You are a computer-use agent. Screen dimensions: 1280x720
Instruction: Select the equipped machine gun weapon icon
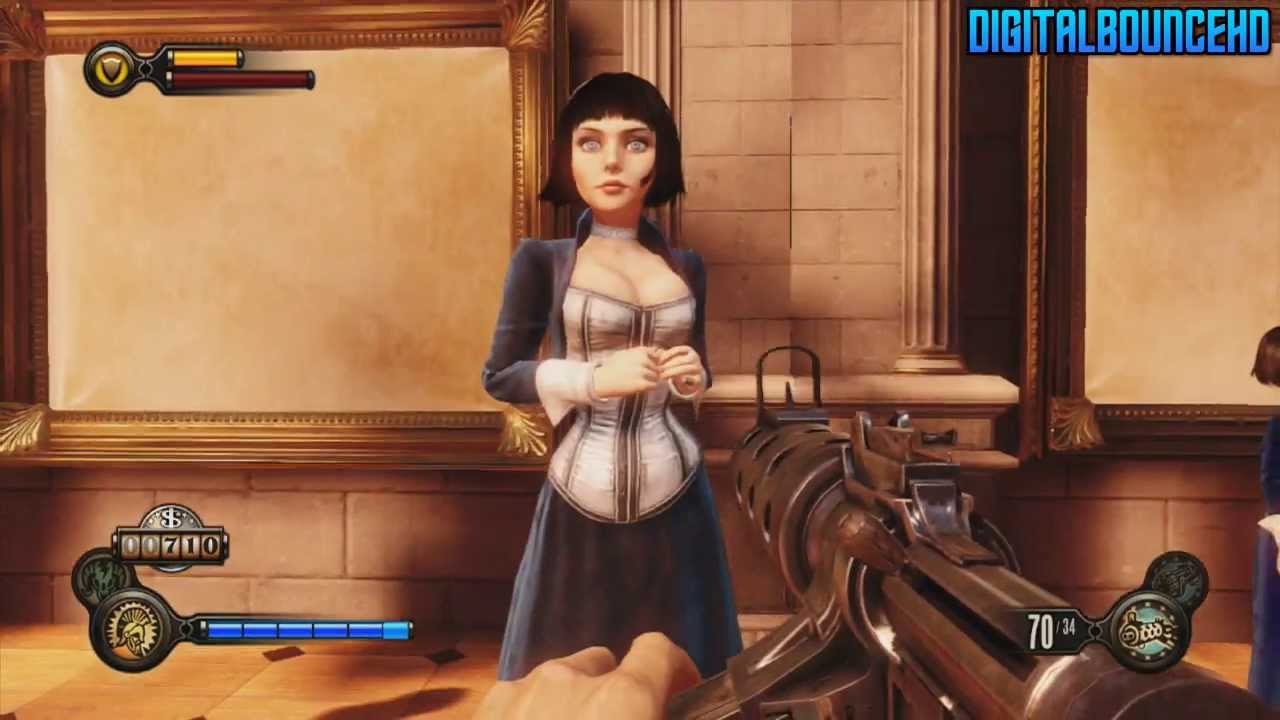[x=1148, y=630]
